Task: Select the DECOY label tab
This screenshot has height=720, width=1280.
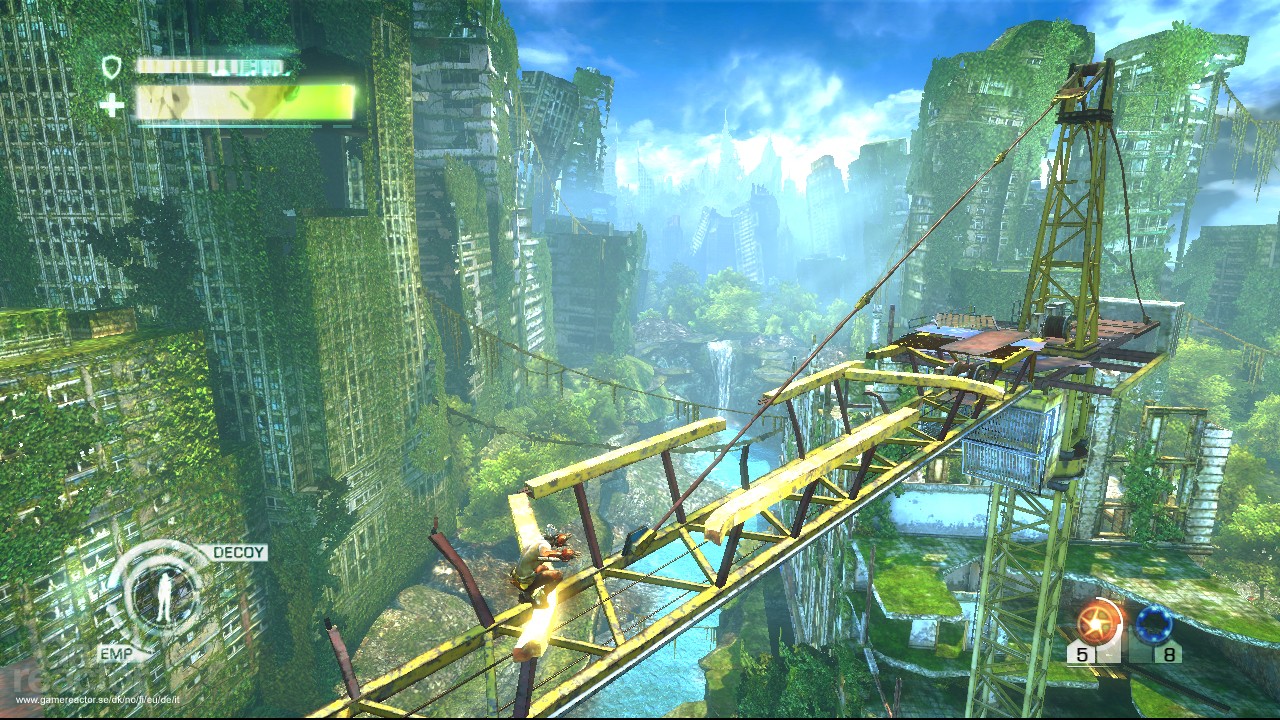Action: coord(238,552)
